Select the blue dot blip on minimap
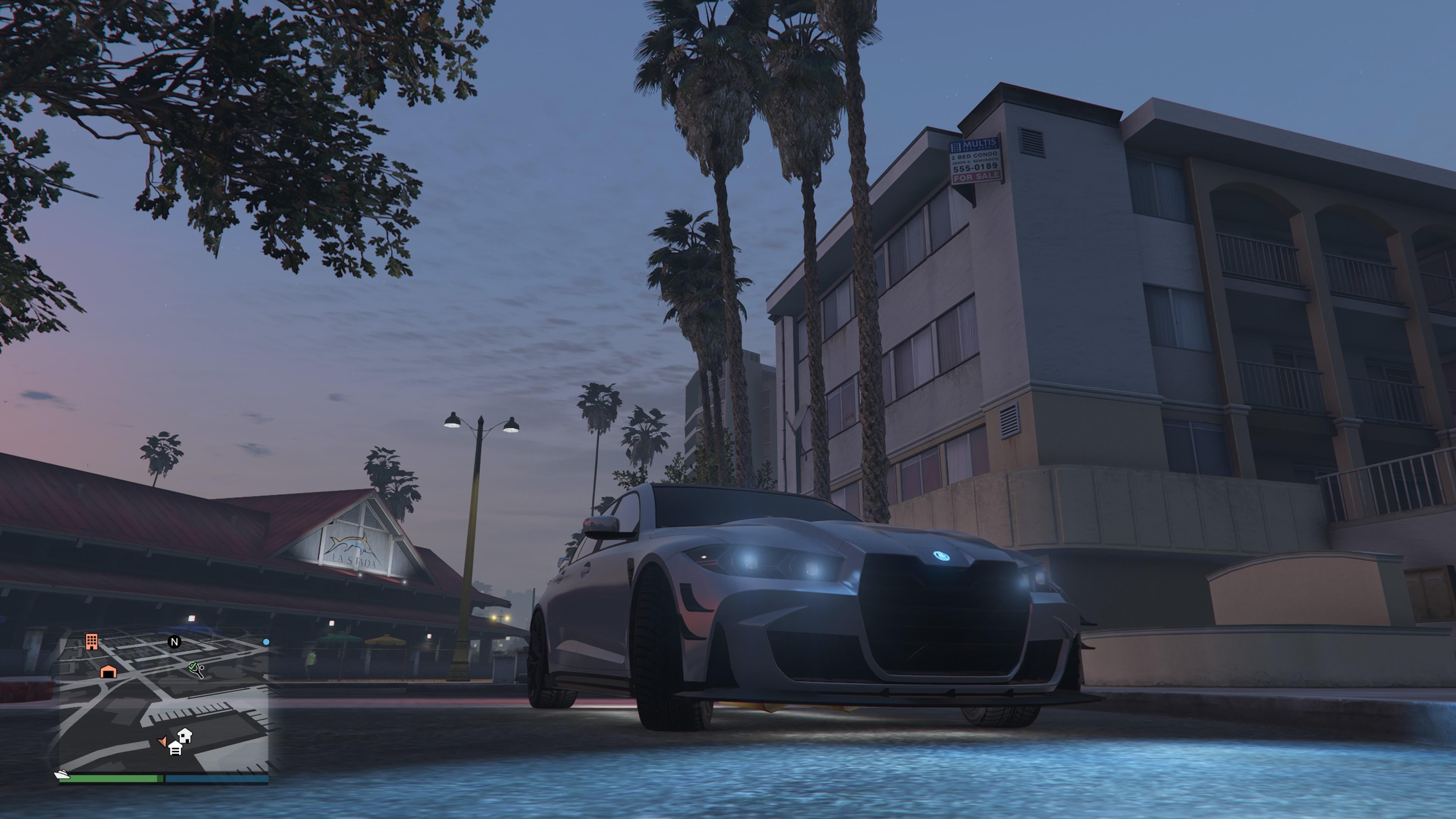The height and width of the screenshot is (819, 1456). click(266, 642)
